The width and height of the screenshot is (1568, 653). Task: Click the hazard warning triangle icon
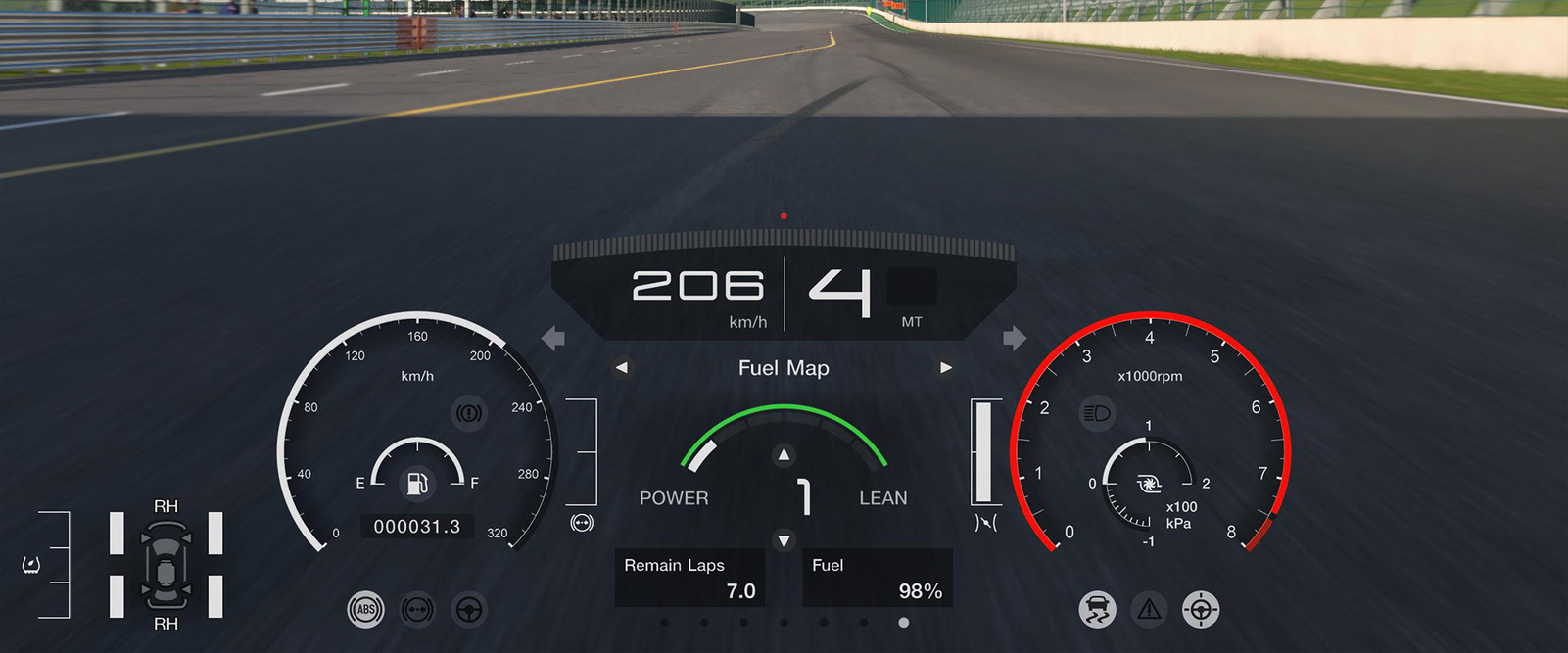point(1149,610)
